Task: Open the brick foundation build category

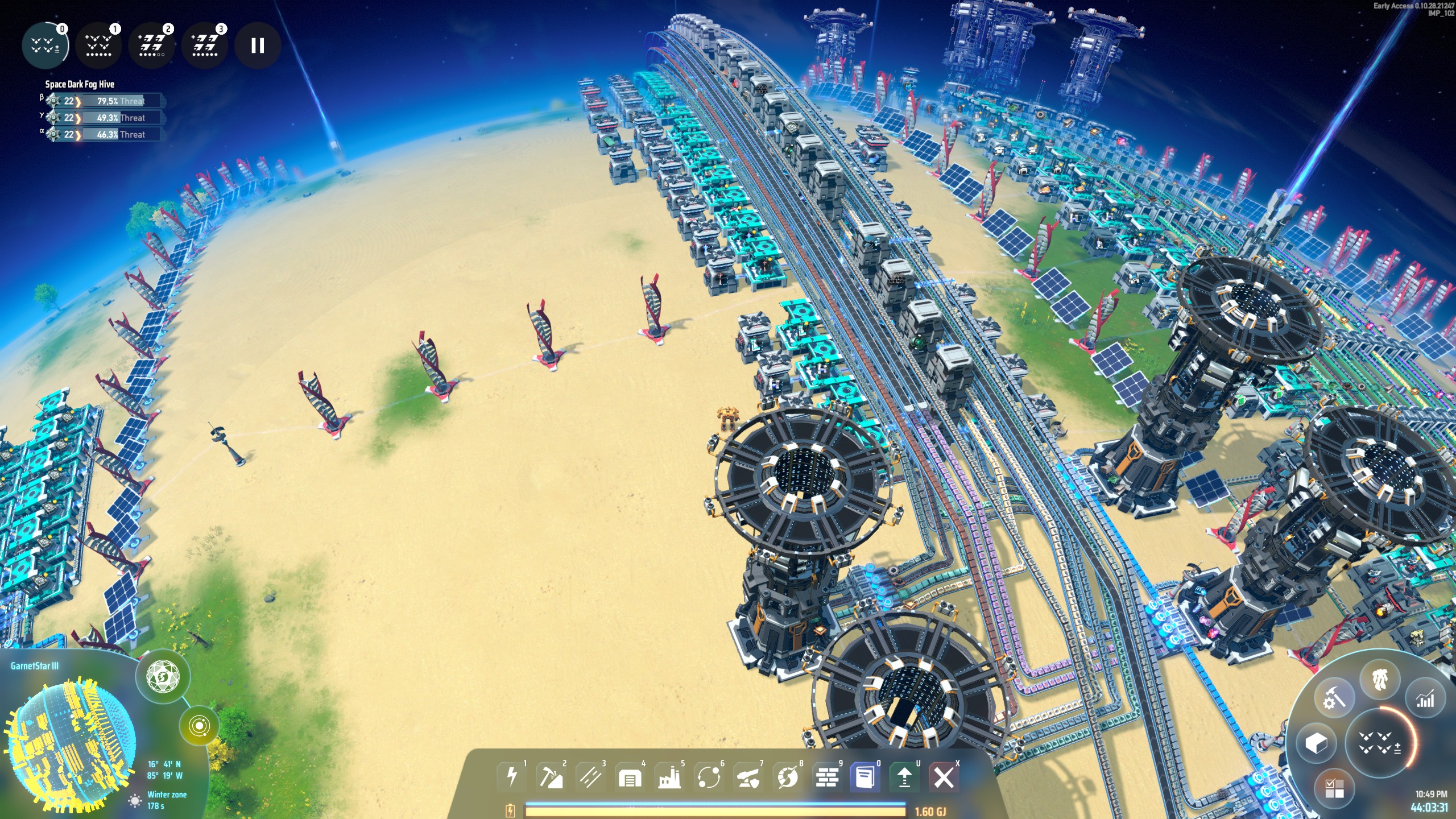Action: tap(827, 776)
